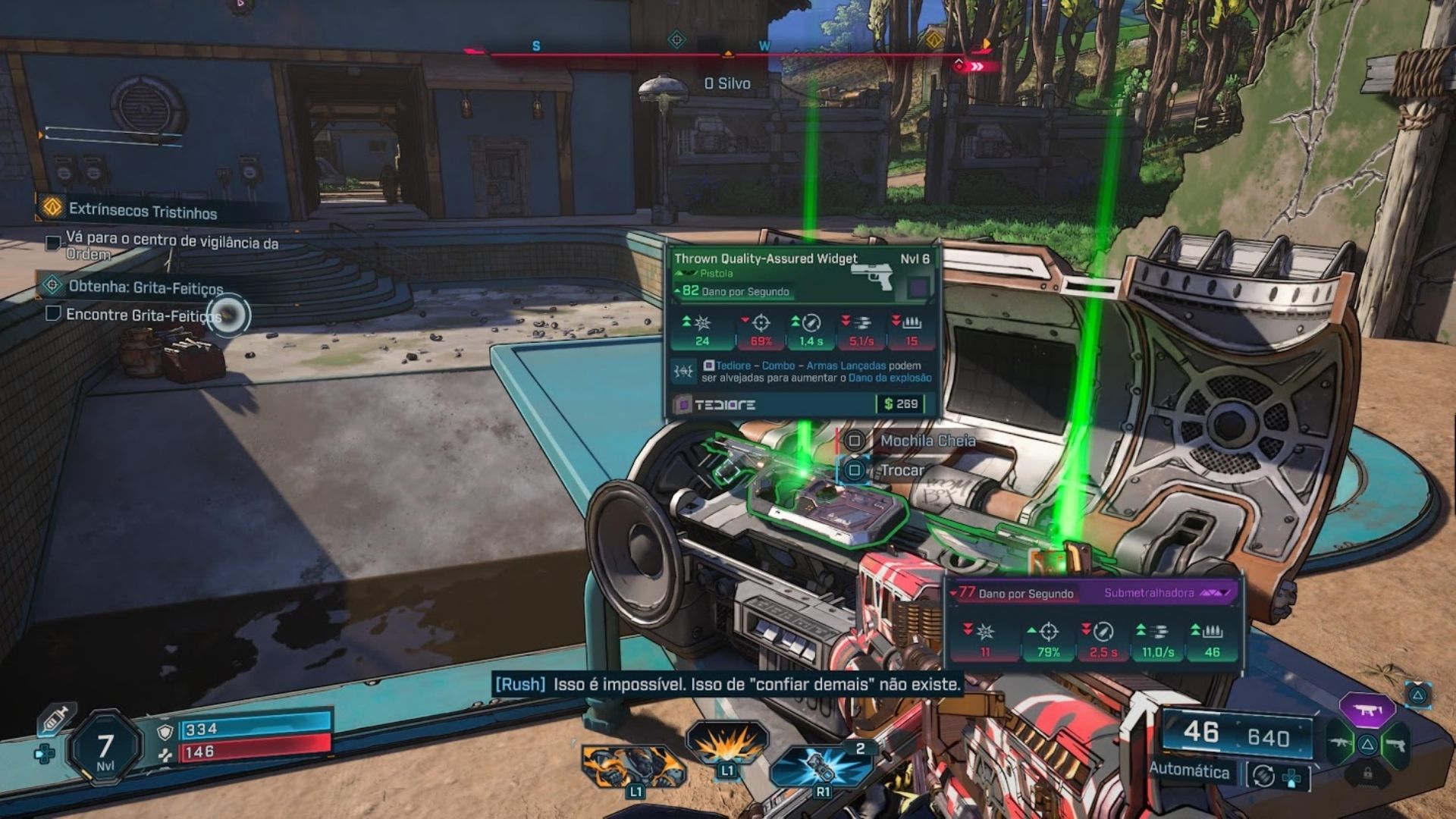Click the Tediore Combo weapon perk description
1456x819 pixels.
pyautogui.click(x=815, y=372)
